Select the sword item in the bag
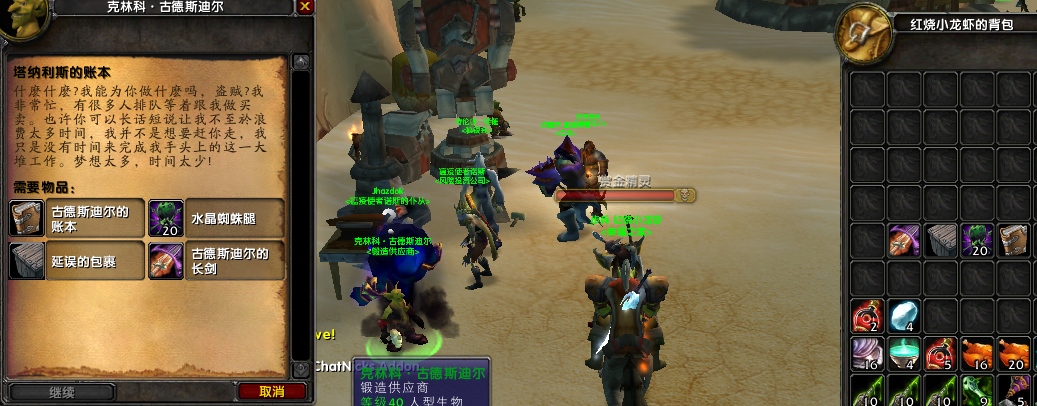 click(x=904, y=241)
